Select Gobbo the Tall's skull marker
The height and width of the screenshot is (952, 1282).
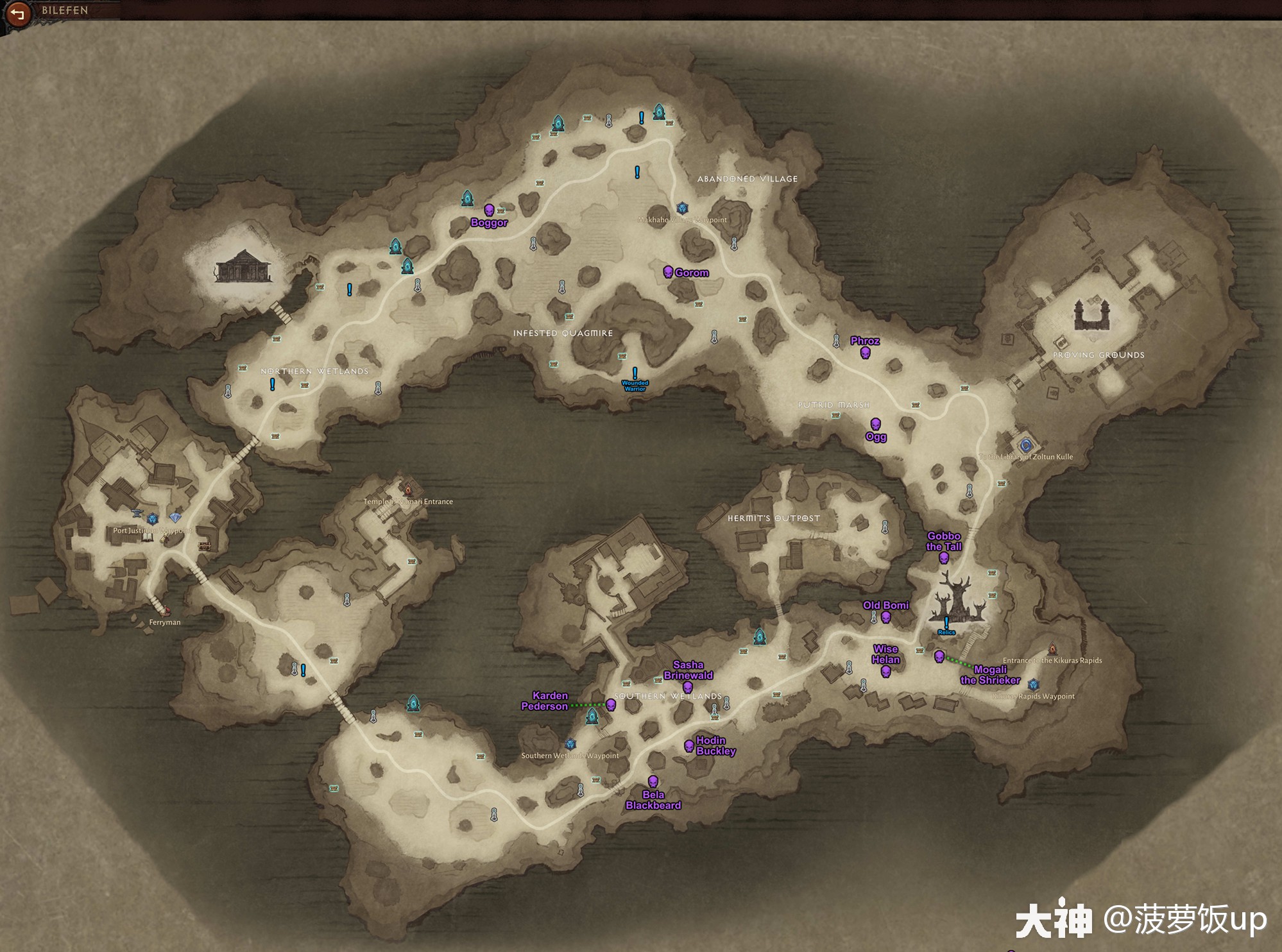tap(944, 558)
